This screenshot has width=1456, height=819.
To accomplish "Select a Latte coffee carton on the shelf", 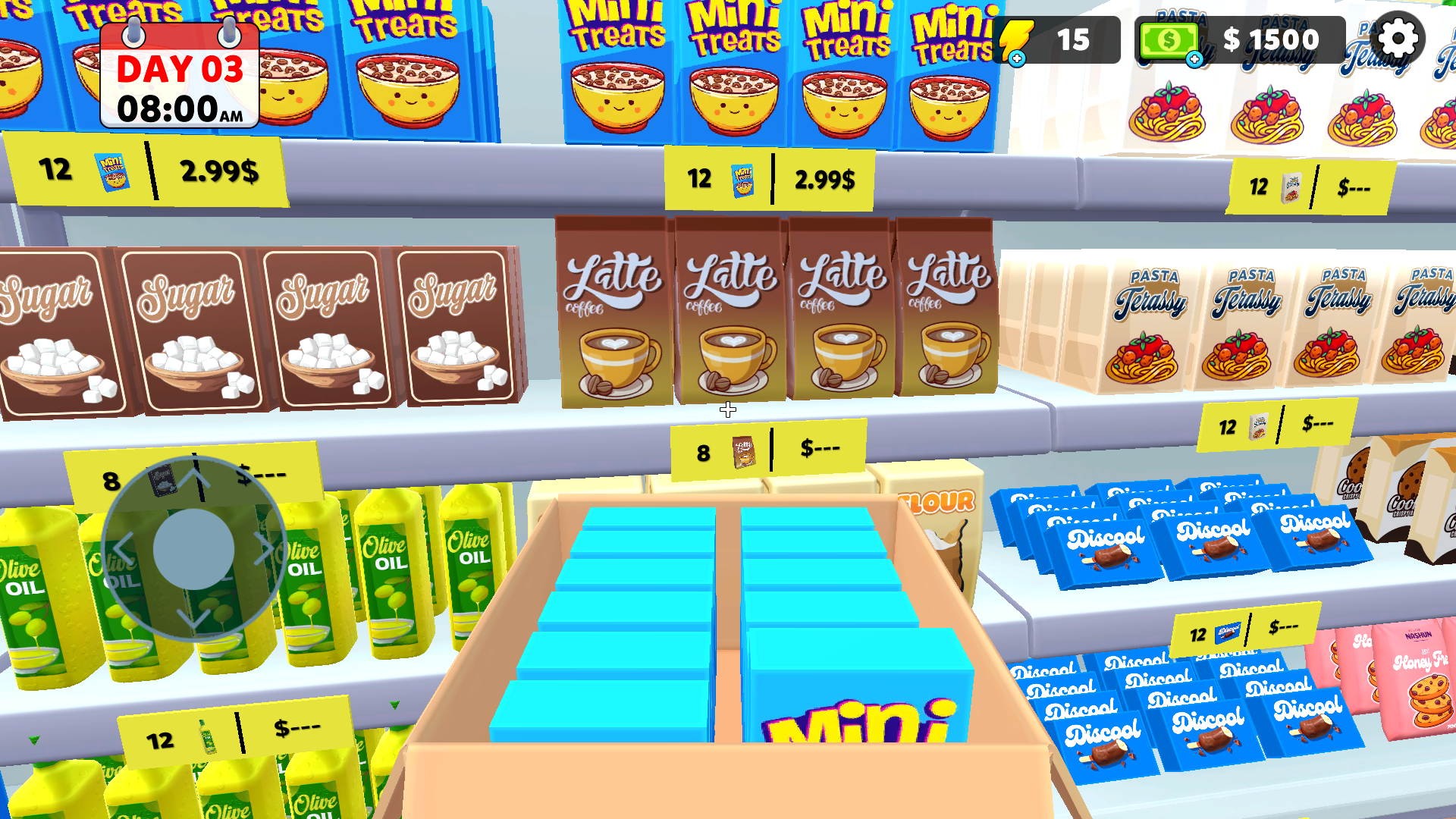I will pyautogui.click(x=728, y=311).
